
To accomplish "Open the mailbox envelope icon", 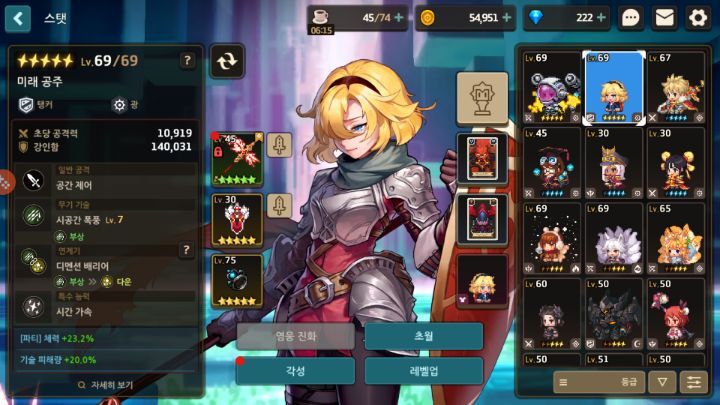I will click(664, 17).
